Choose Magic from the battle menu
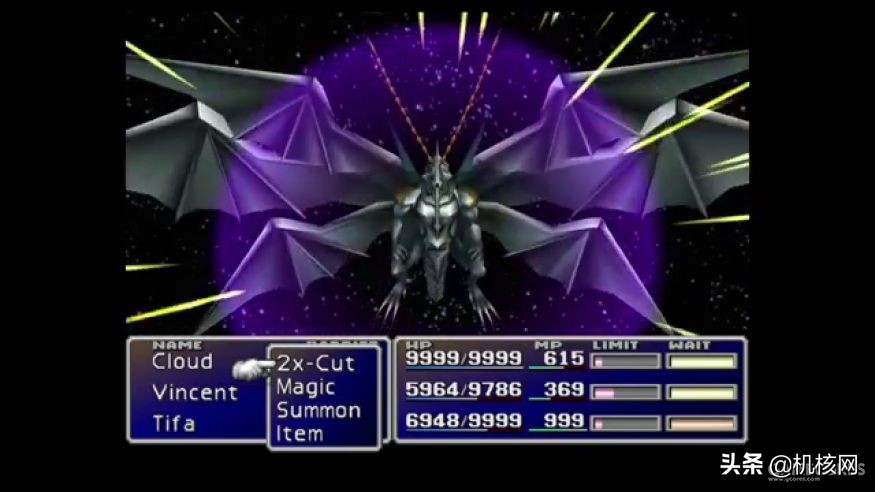Viewport: 875px width, 492px height. pos(306,387)
